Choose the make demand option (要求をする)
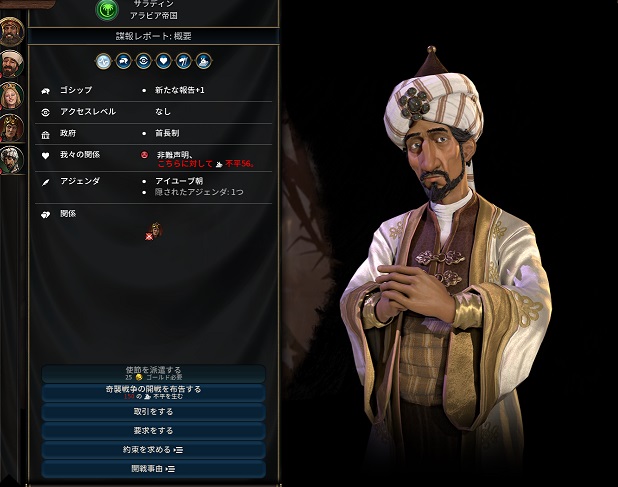The image size is (618, 487). point(153,430)
